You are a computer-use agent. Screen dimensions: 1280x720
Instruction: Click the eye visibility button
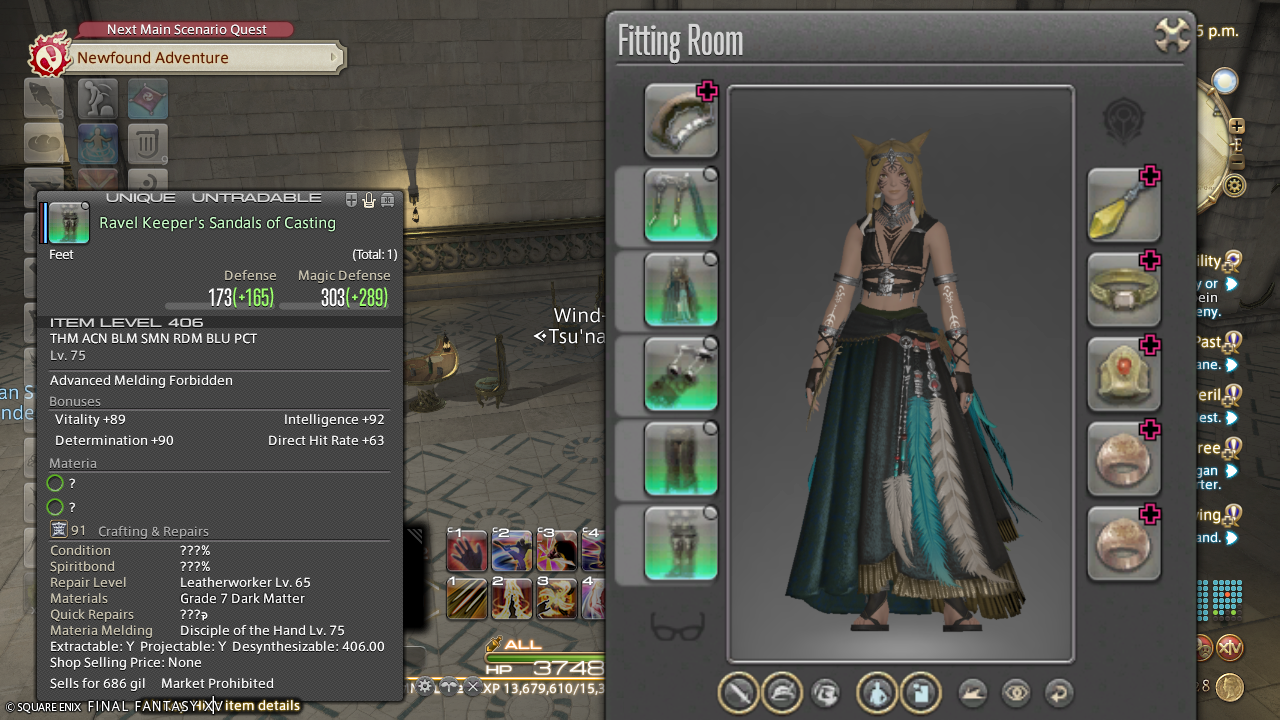pos(1016,692)
